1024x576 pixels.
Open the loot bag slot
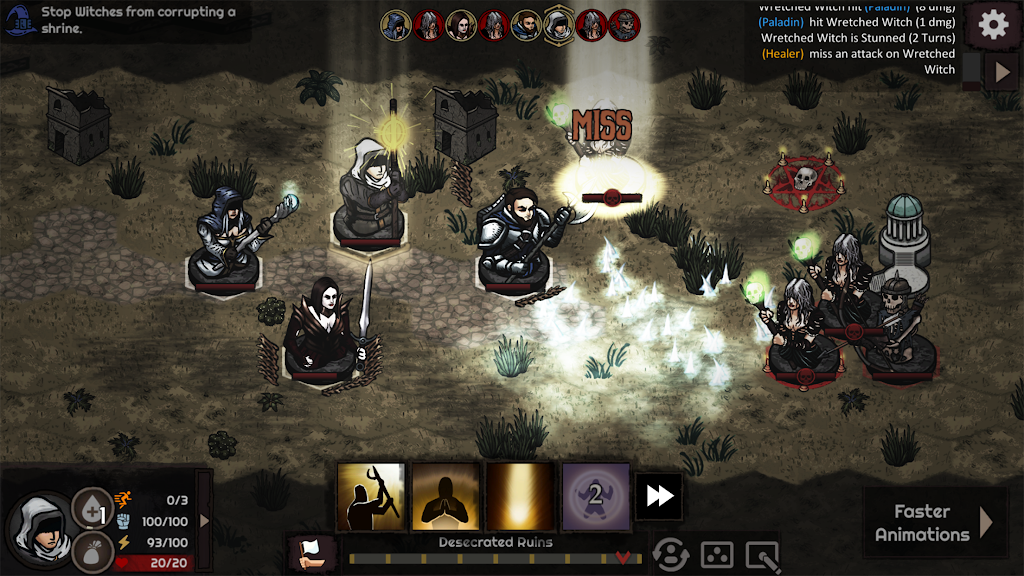[x=90, y=551]
